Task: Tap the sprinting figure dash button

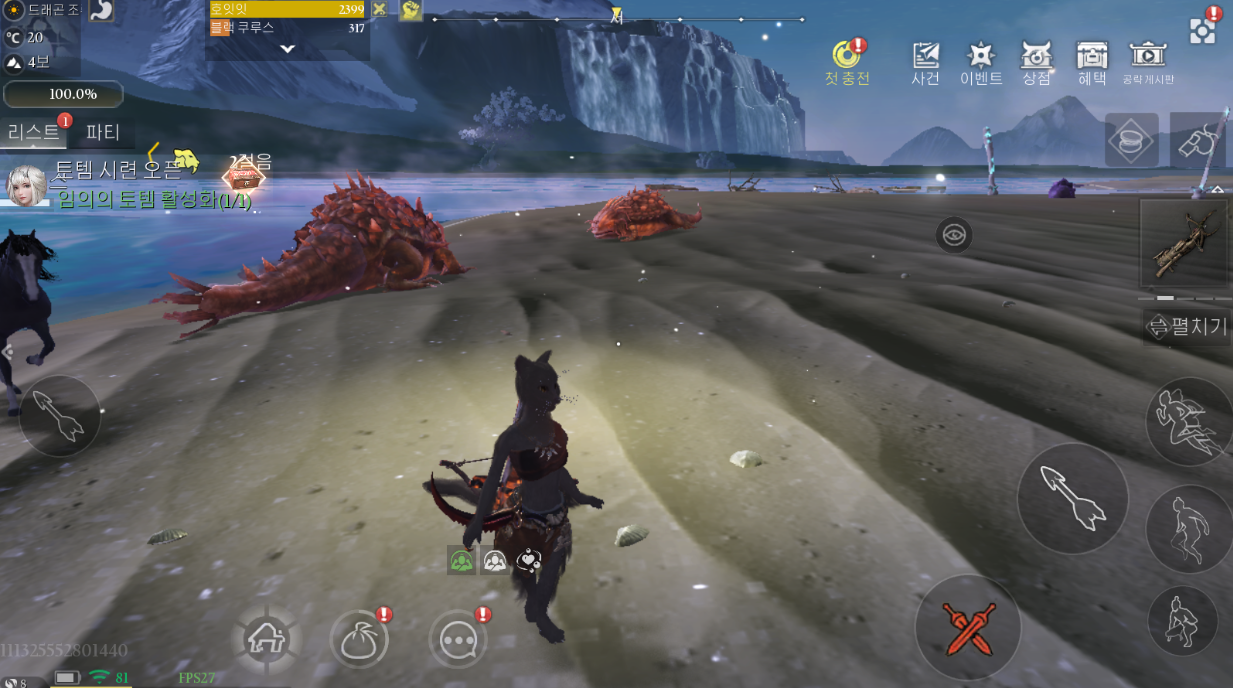Action: (1186, 421)
